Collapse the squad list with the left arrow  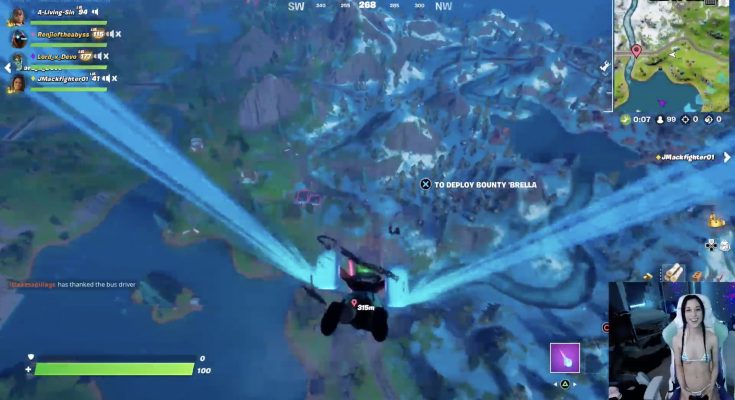click(7, 67)
